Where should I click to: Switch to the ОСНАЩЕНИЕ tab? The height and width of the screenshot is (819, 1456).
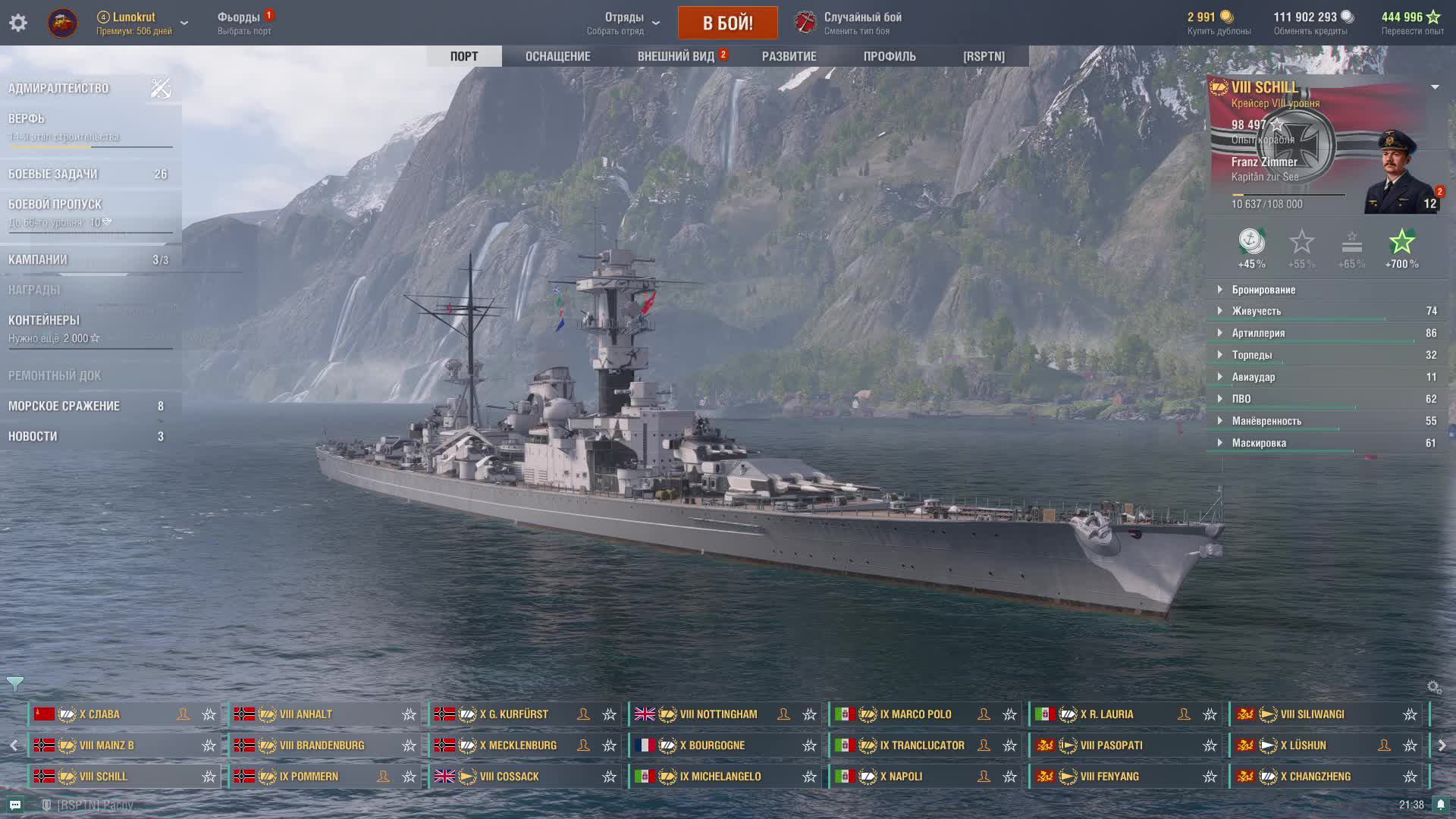tap(557, 56)
